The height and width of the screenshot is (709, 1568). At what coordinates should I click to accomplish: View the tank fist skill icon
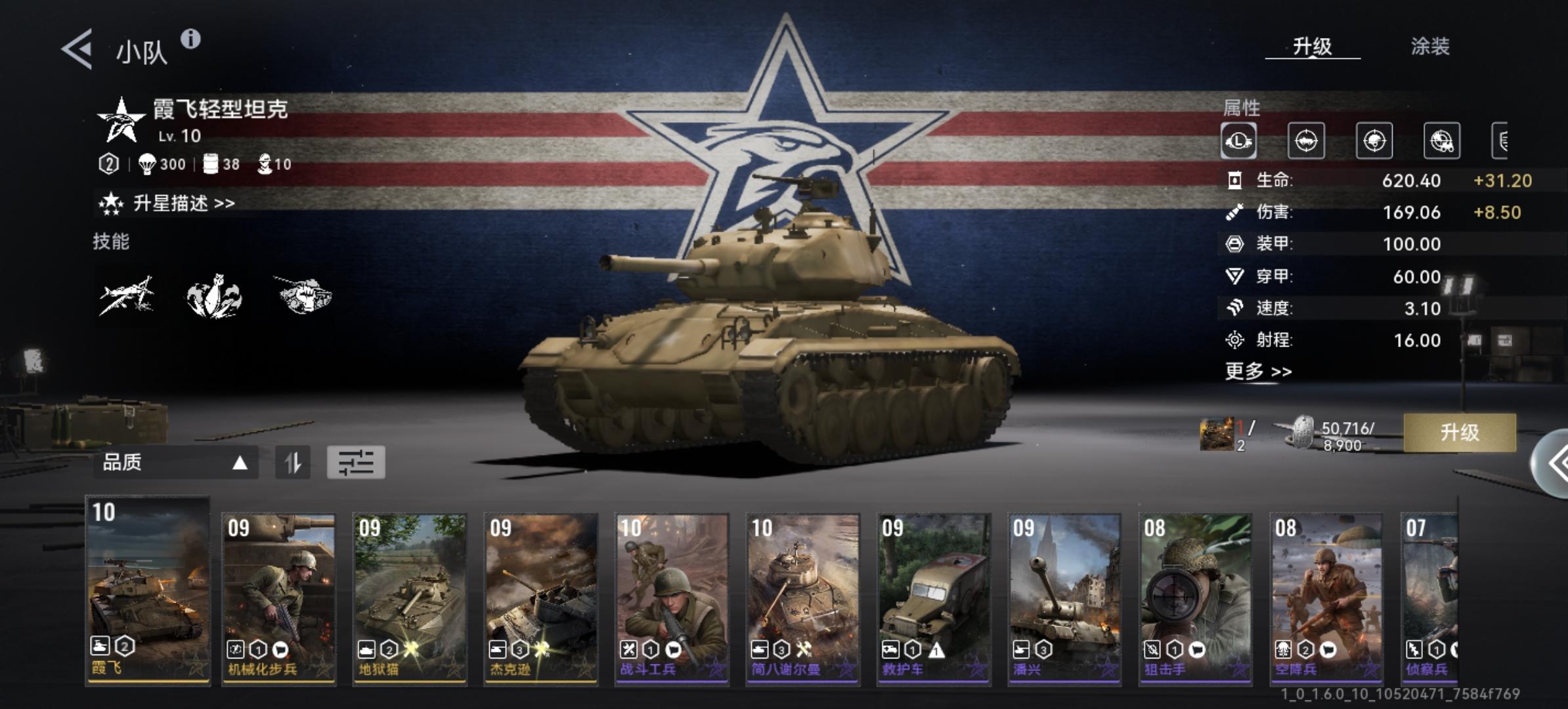click(x=303, y=295)
